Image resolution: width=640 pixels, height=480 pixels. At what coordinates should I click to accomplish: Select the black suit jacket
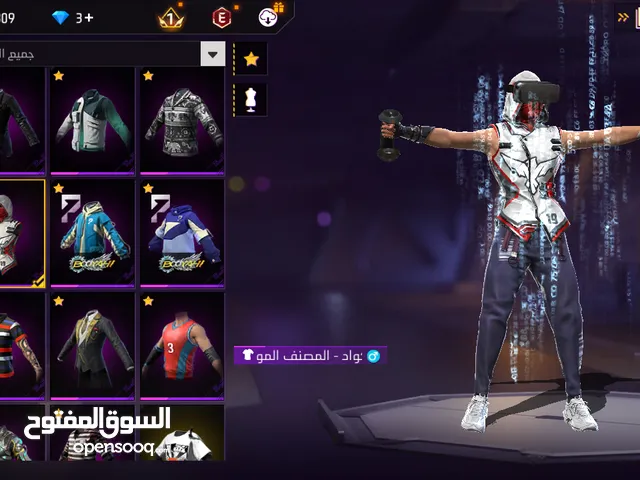pyautogui.click(x=92, y=345)
